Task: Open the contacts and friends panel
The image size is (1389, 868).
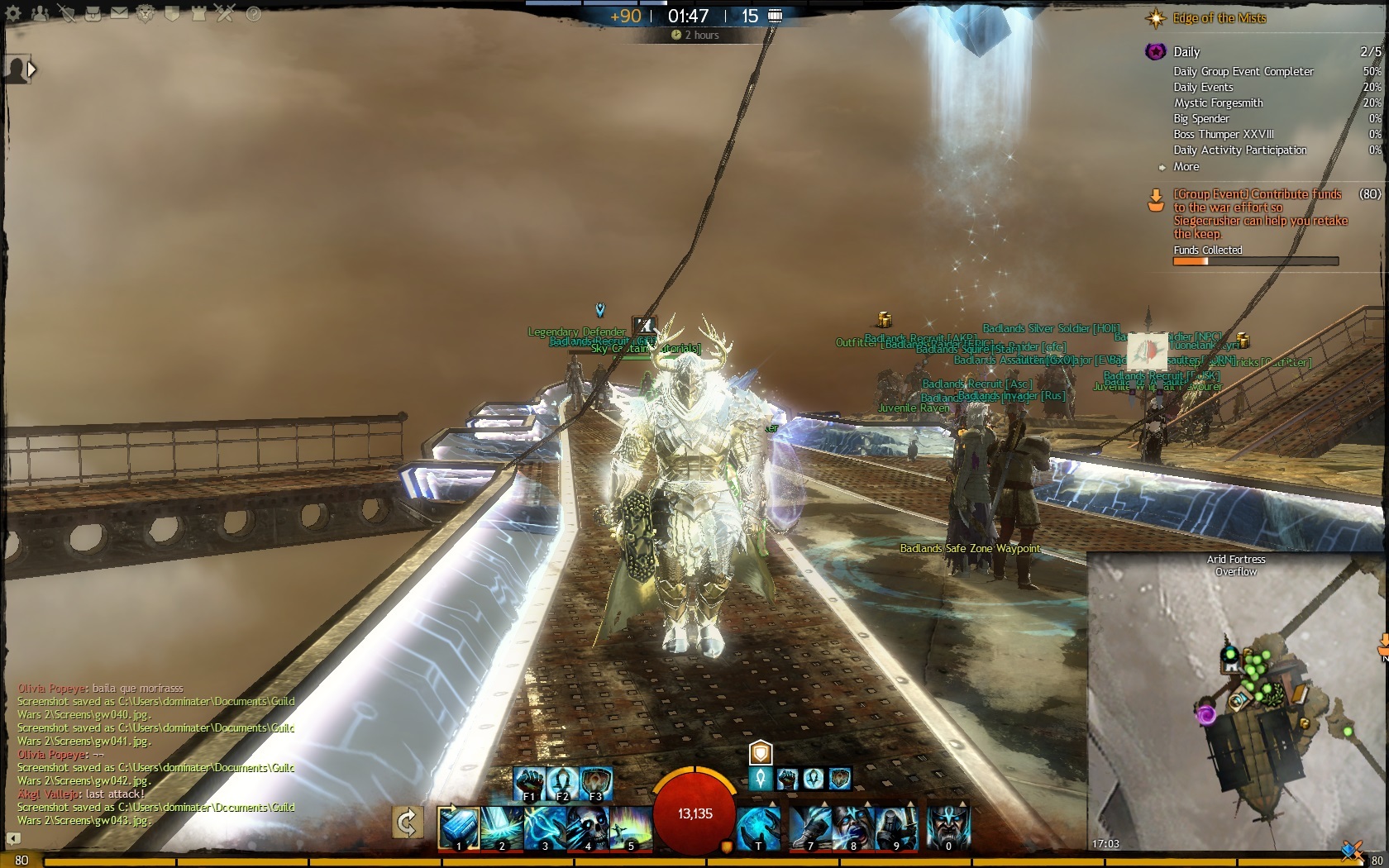Action: tap(40, 13)
